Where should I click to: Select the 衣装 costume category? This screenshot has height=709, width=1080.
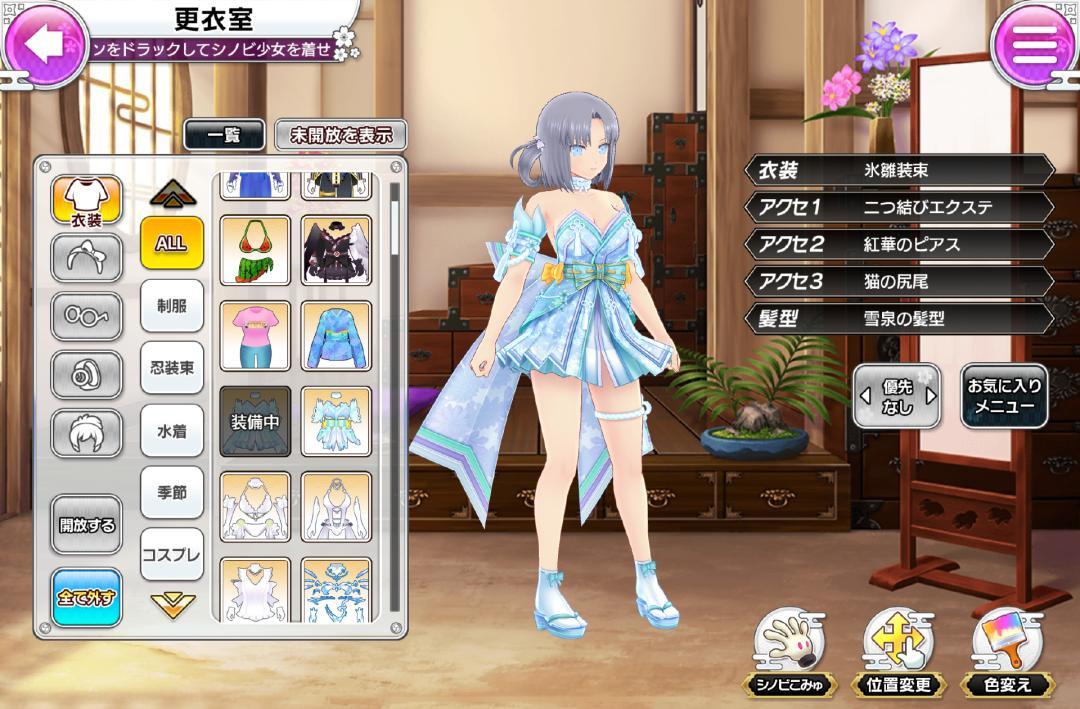click(x=87, y=201)
